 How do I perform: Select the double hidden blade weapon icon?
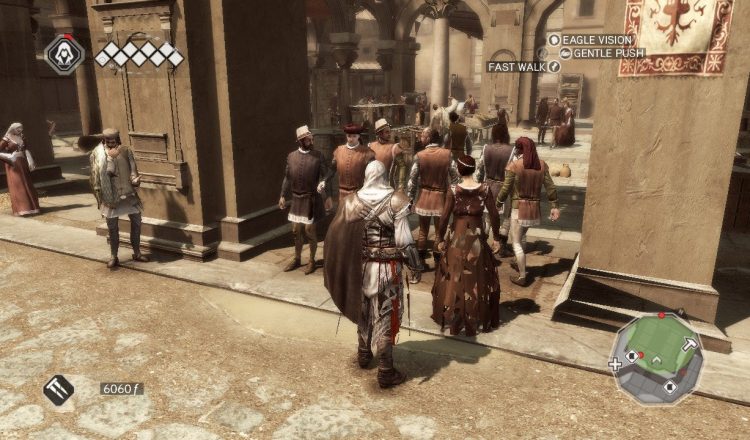58,389
